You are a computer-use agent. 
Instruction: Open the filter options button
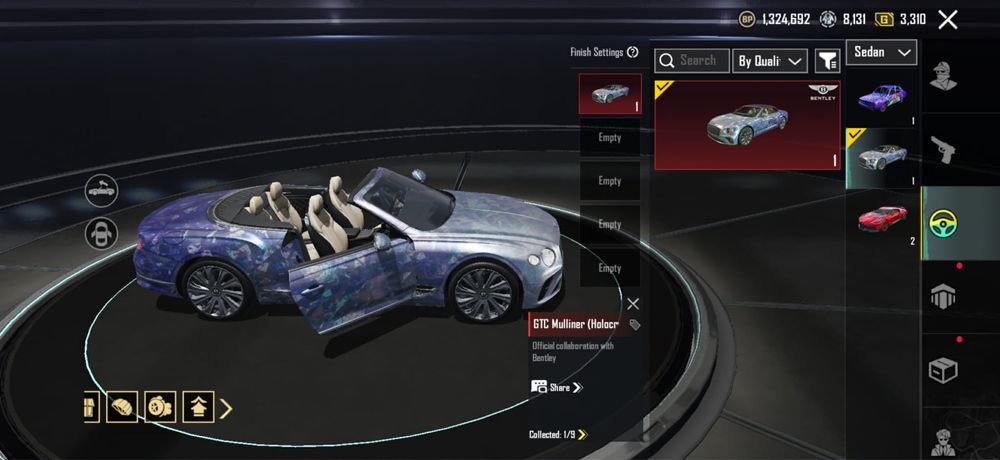point(827,61)
